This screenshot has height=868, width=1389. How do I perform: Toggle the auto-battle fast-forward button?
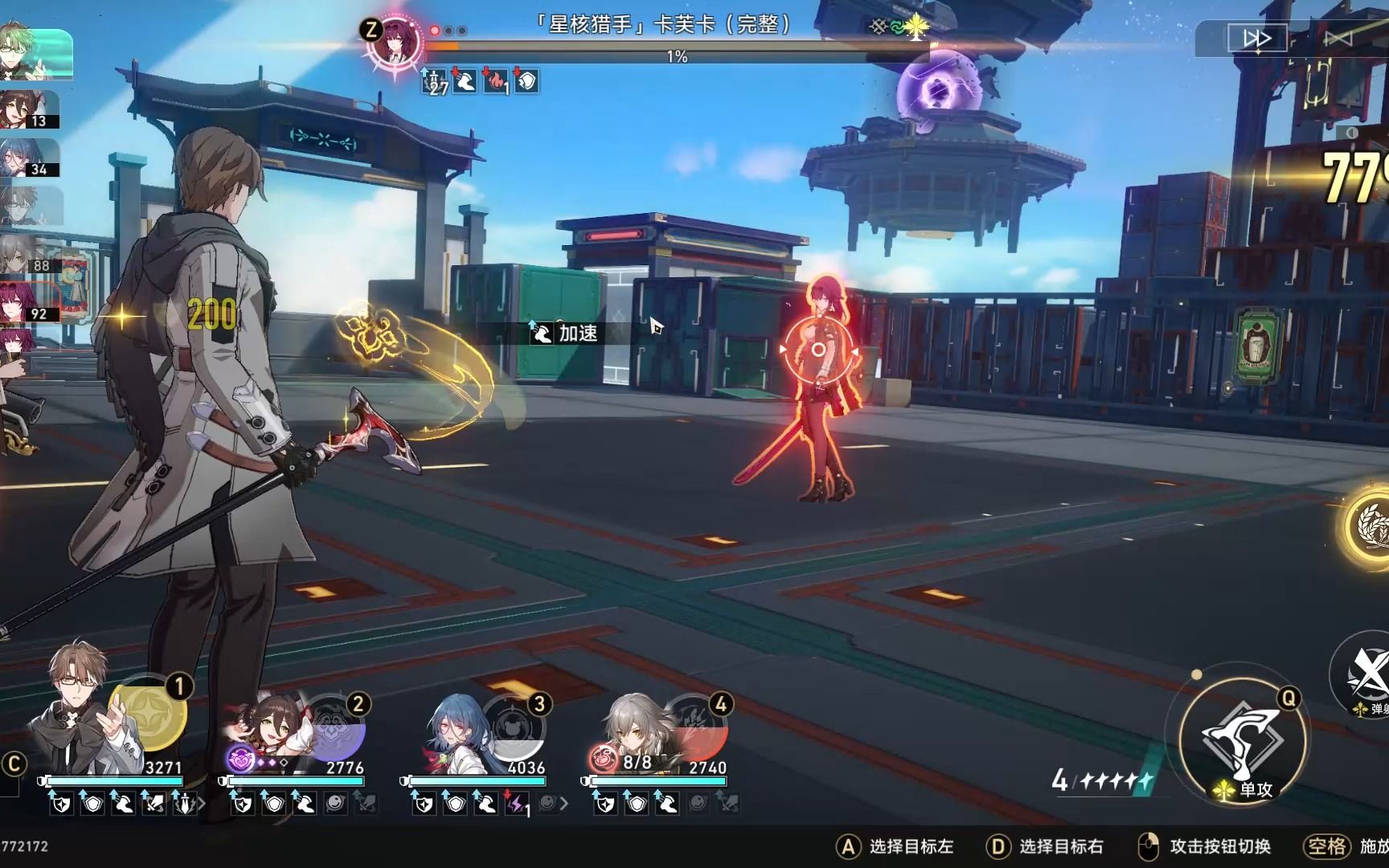coord(1256,37)
